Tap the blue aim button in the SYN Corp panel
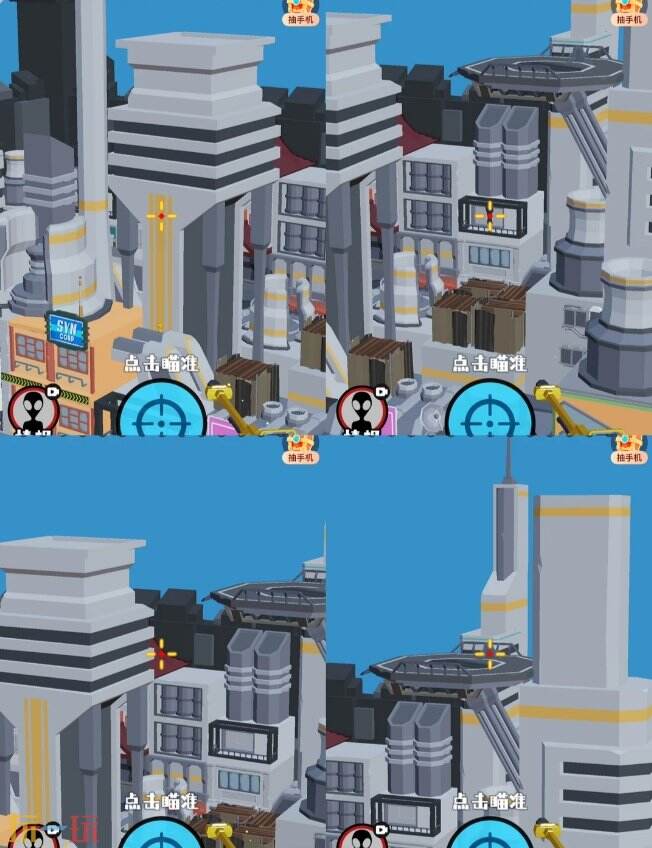This screenshot has width=652, height=848. [x=161, y=414]
